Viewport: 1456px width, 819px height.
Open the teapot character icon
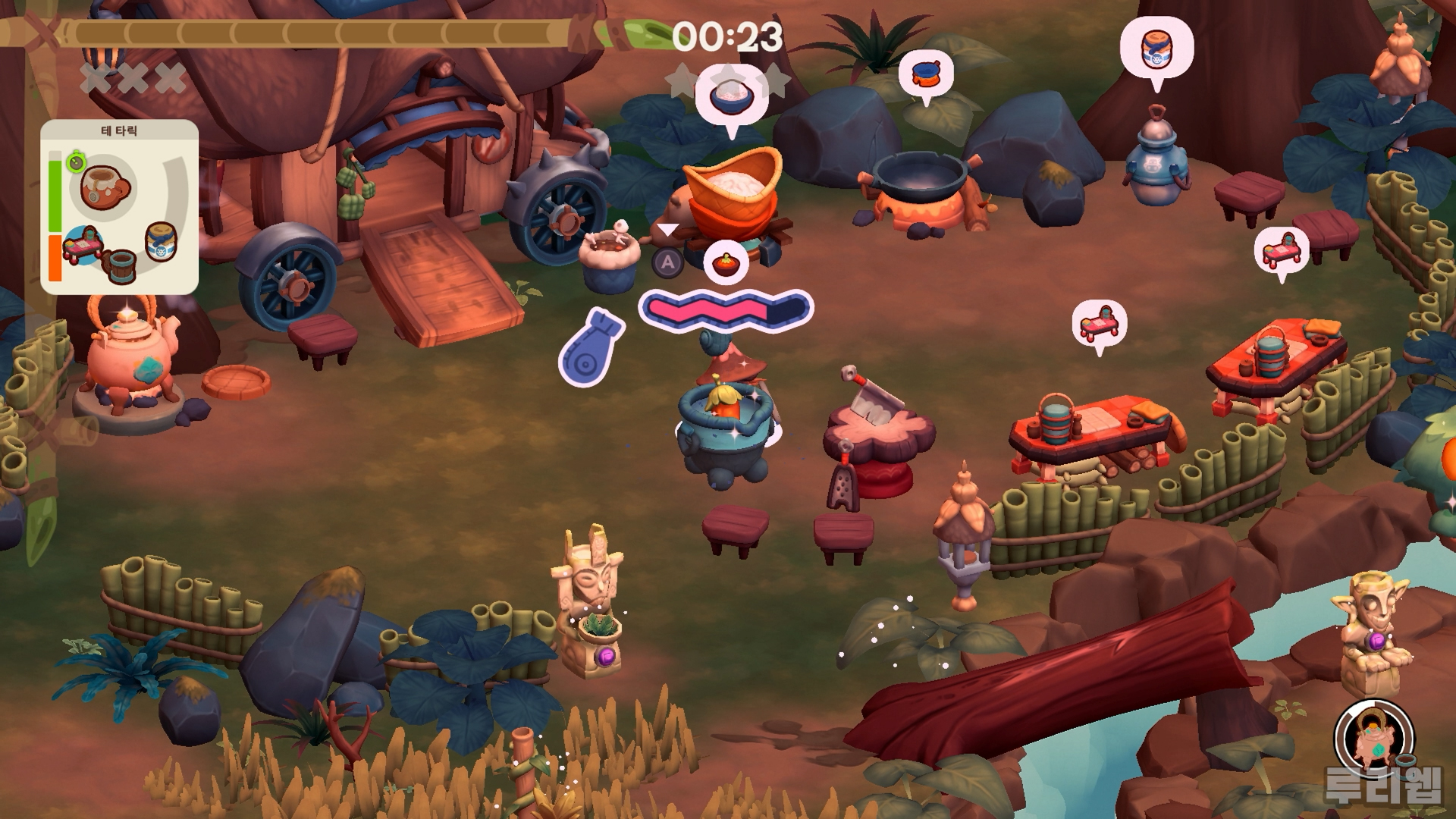[1373, 738]
